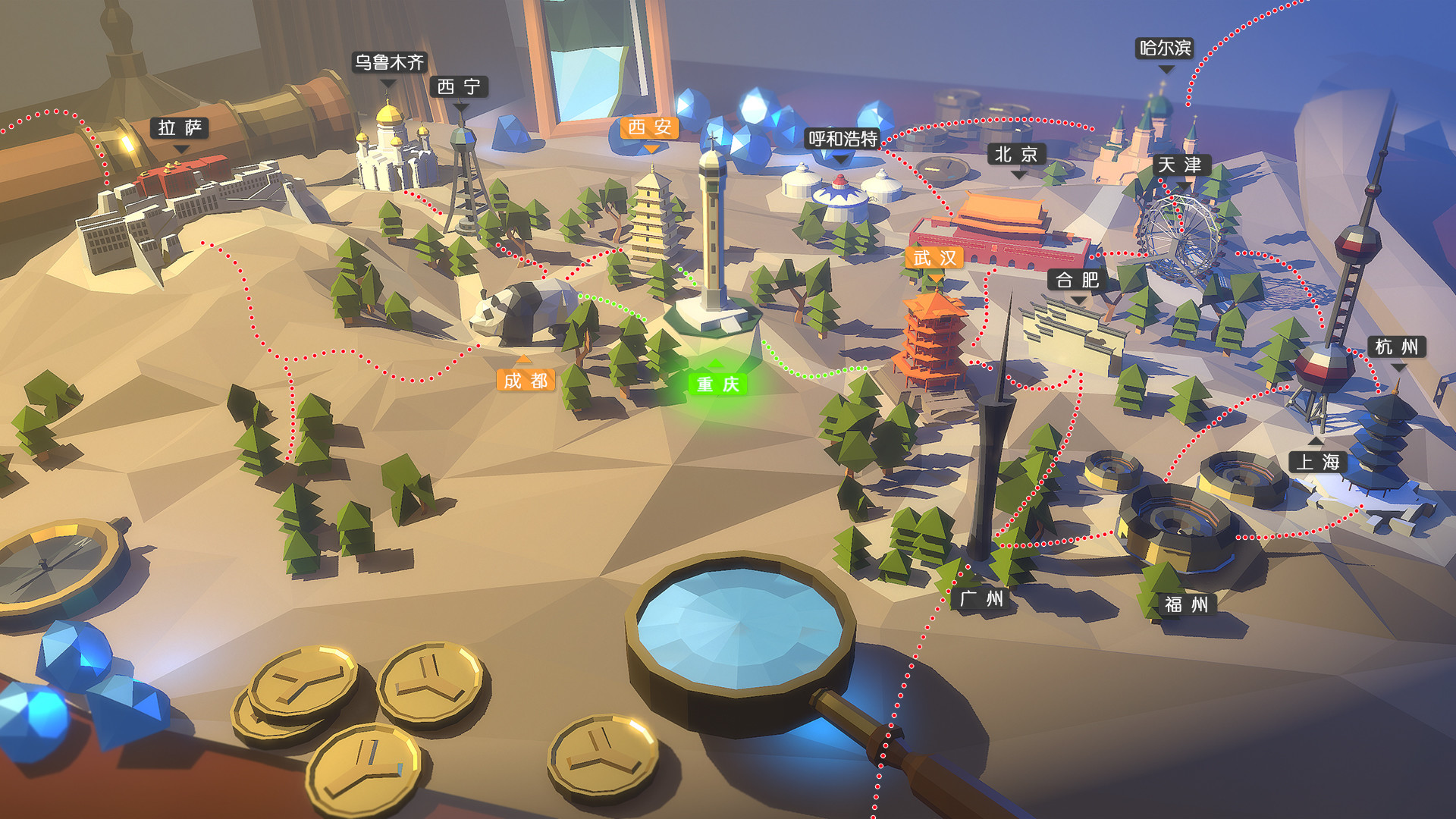The image size is (1456, 819).
Task: Open the 成都 location marker
Action: [525, 382]
